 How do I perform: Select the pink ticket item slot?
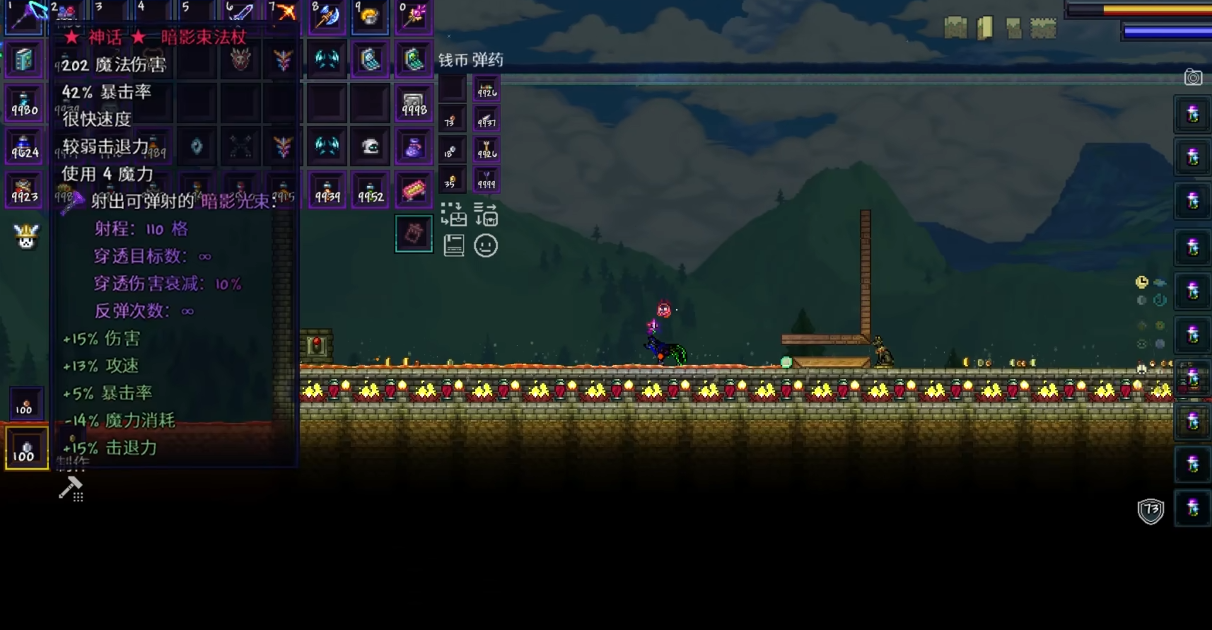click(x=414, y=190)
